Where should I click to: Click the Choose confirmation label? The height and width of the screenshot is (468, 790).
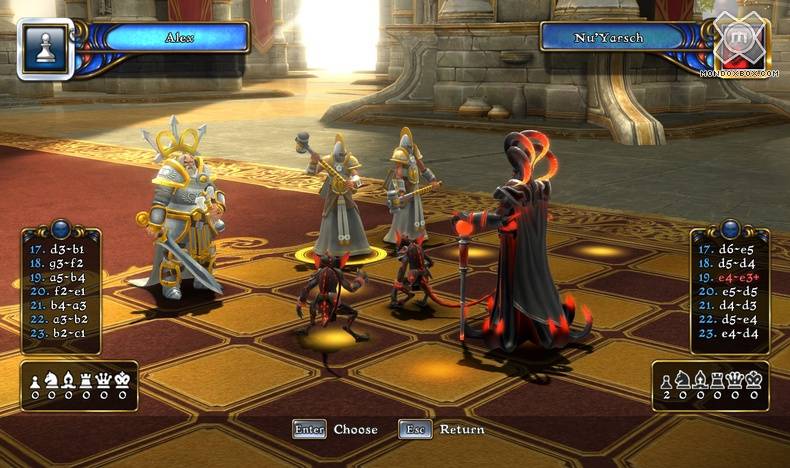click(355, 430)
